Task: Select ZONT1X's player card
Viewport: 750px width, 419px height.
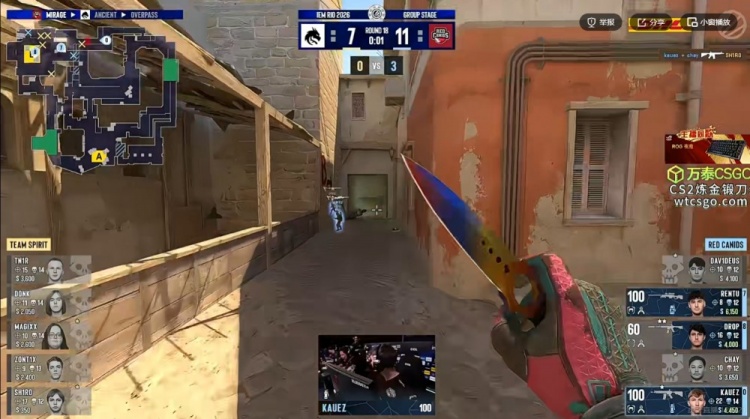Action: (x=45, y=368)
